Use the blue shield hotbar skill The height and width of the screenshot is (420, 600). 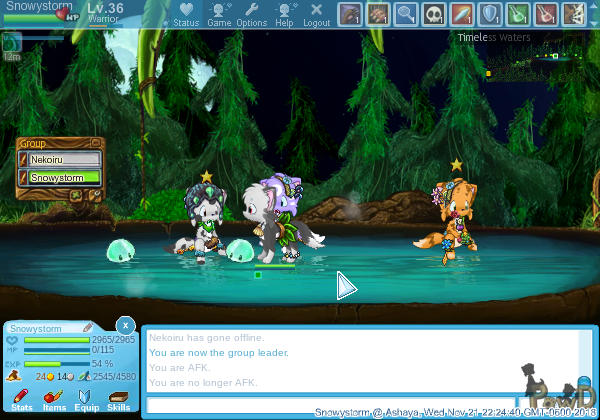[x=490, y=14]
